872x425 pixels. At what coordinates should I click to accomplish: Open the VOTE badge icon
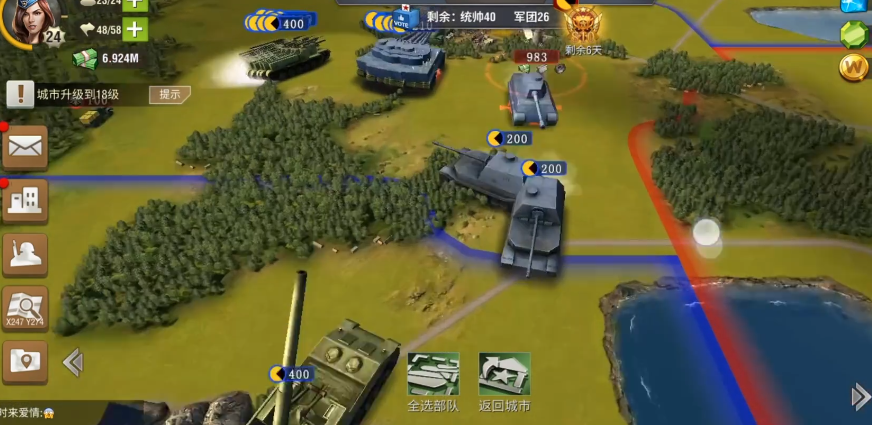point(404,19)
